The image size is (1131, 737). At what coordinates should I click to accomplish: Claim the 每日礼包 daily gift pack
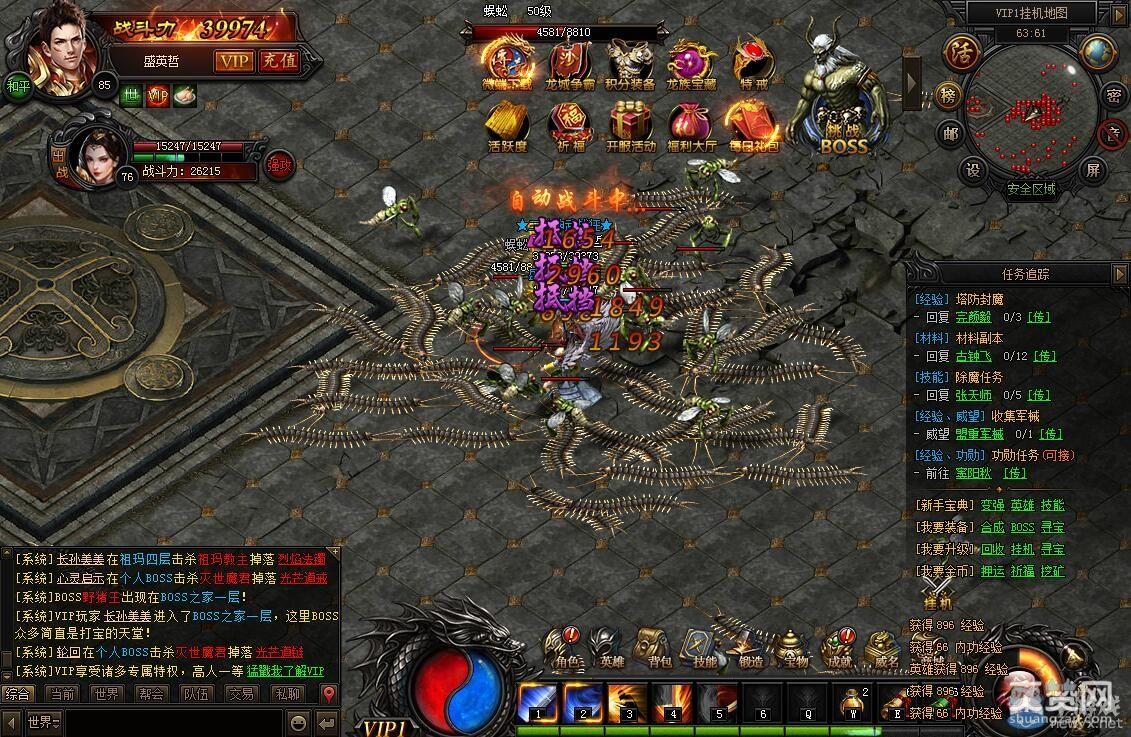pos(752,125)
